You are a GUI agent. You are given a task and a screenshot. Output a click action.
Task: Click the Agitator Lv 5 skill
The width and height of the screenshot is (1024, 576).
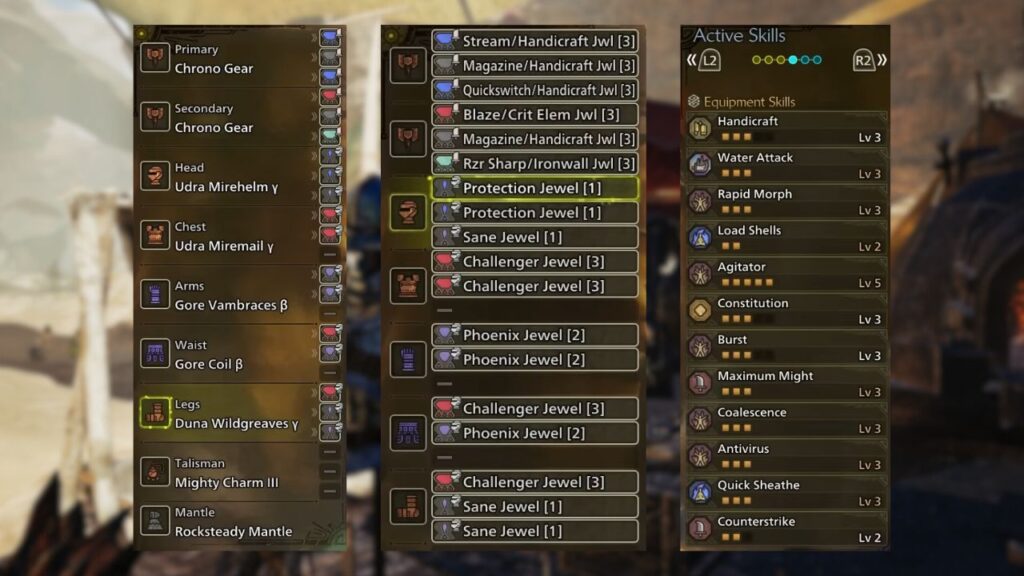(785, 274)
